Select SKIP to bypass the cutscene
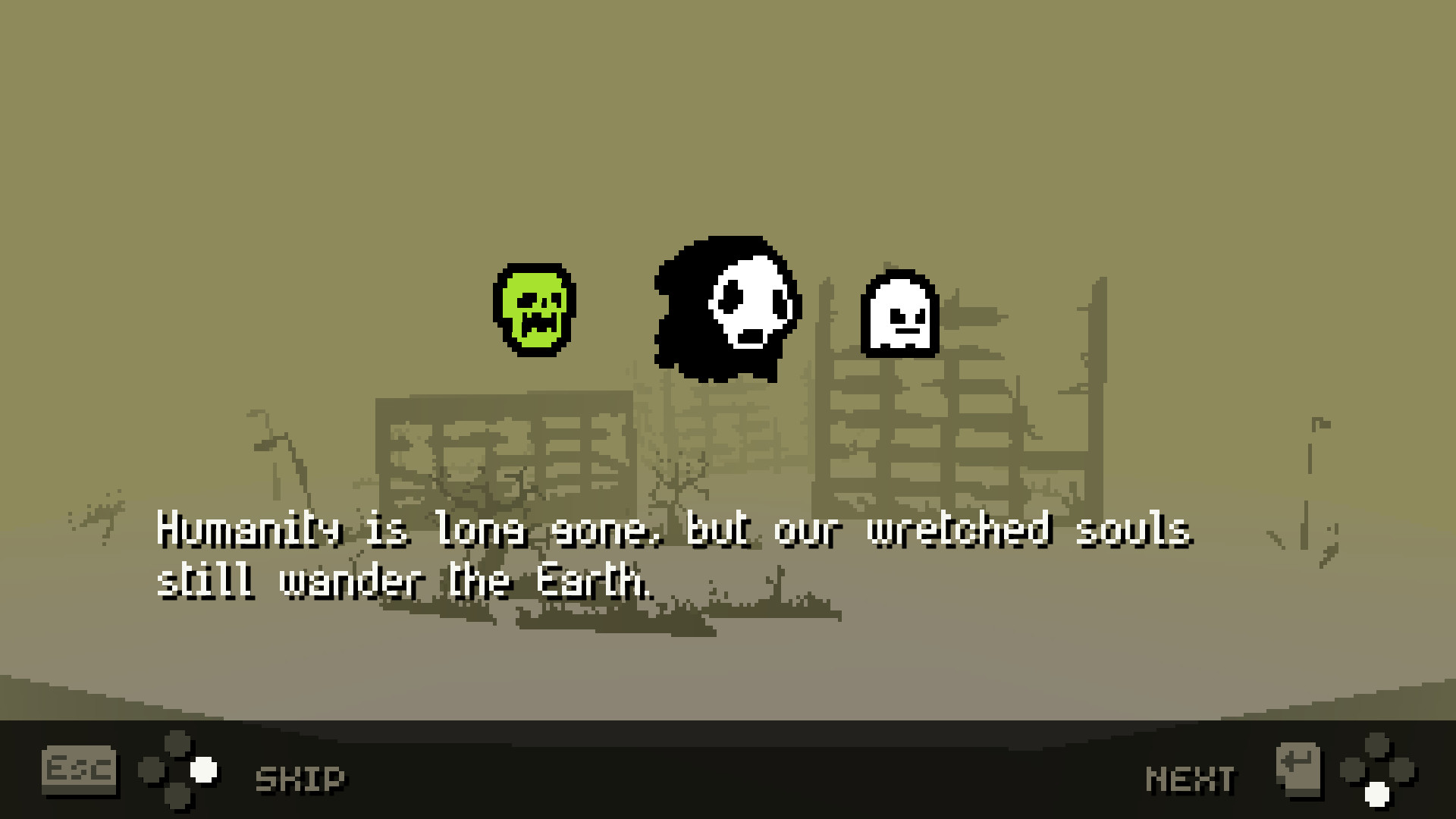 (x=300, y=775)
